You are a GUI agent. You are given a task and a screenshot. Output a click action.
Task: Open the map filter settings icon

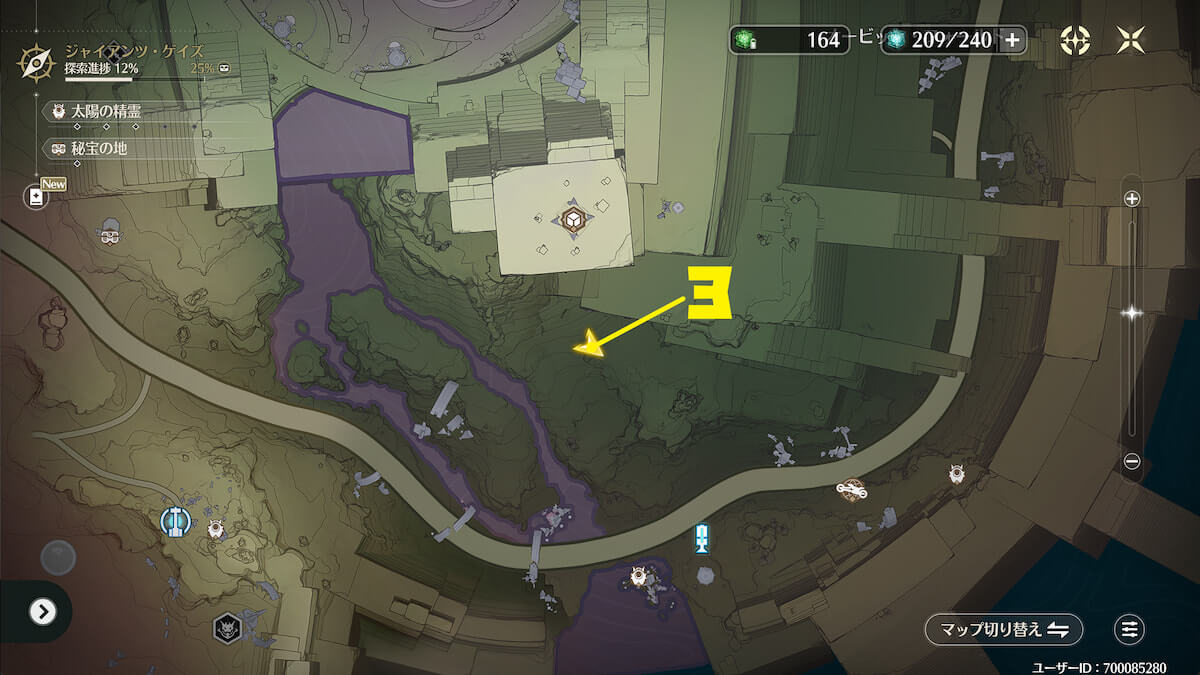click(x=1129, y=629)
